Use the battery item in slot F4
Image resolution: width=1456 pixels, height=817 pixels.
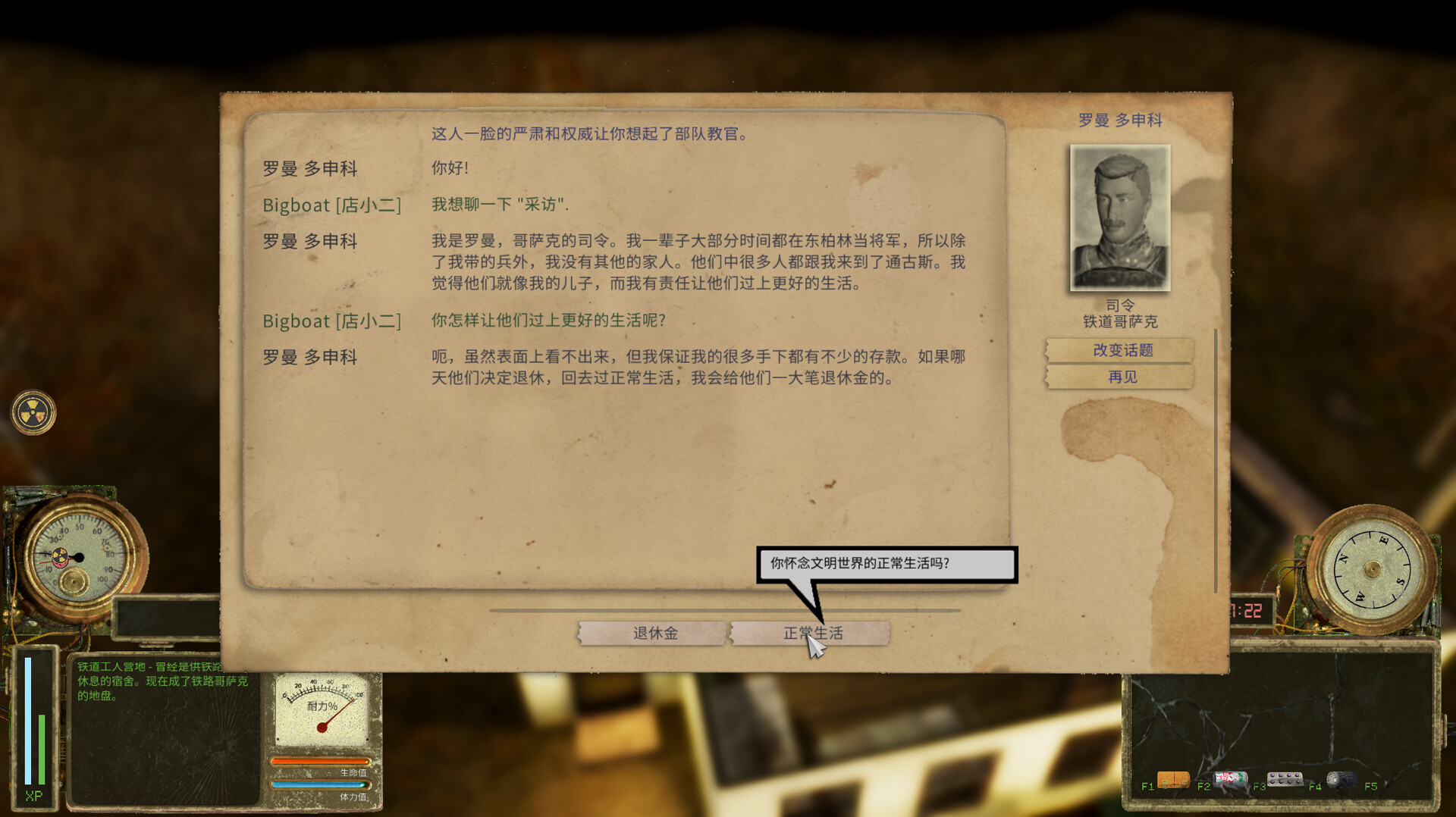point(1343,779)
